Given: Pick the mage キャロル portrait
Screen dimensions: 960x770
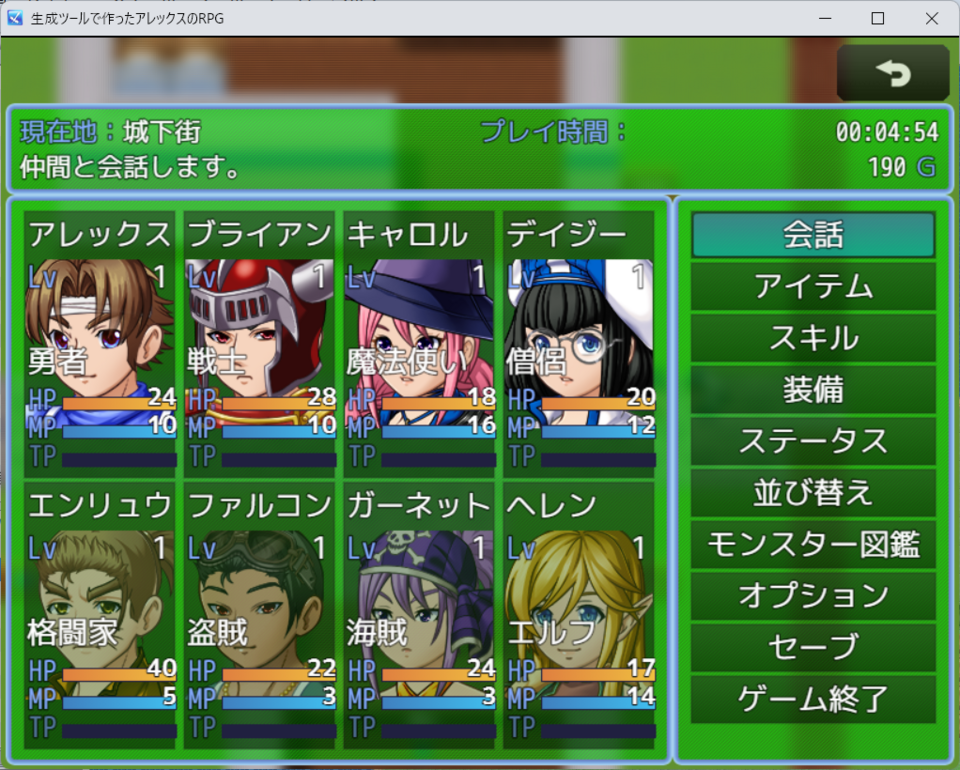Looking at the screenshot, I should pyautogui.click(x=420, y=340).
